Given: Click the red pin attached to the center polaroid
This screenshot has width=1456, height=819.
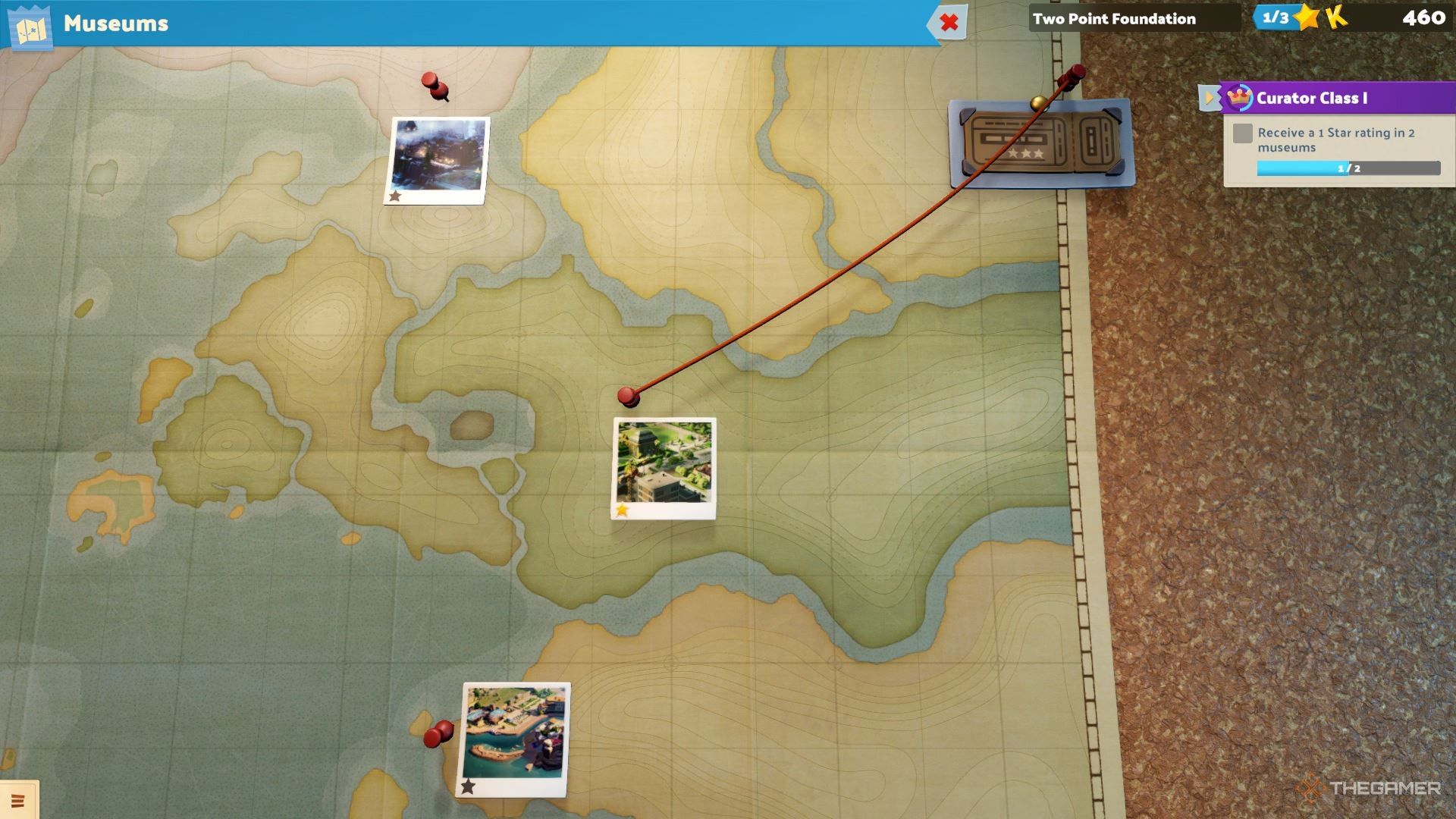Looking at the screenshot, I should (x=628, y=396).
